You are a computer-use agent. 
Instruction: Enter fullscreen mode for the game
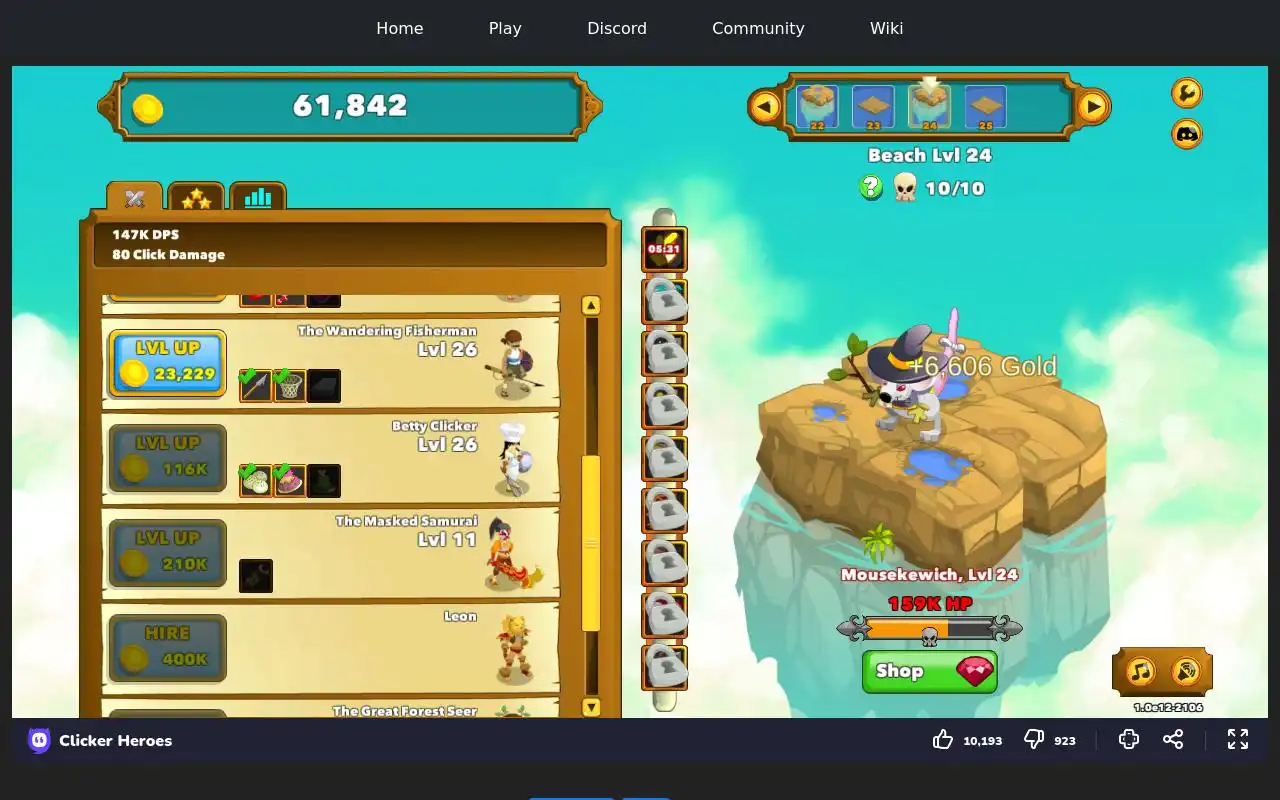(1238, 739)
